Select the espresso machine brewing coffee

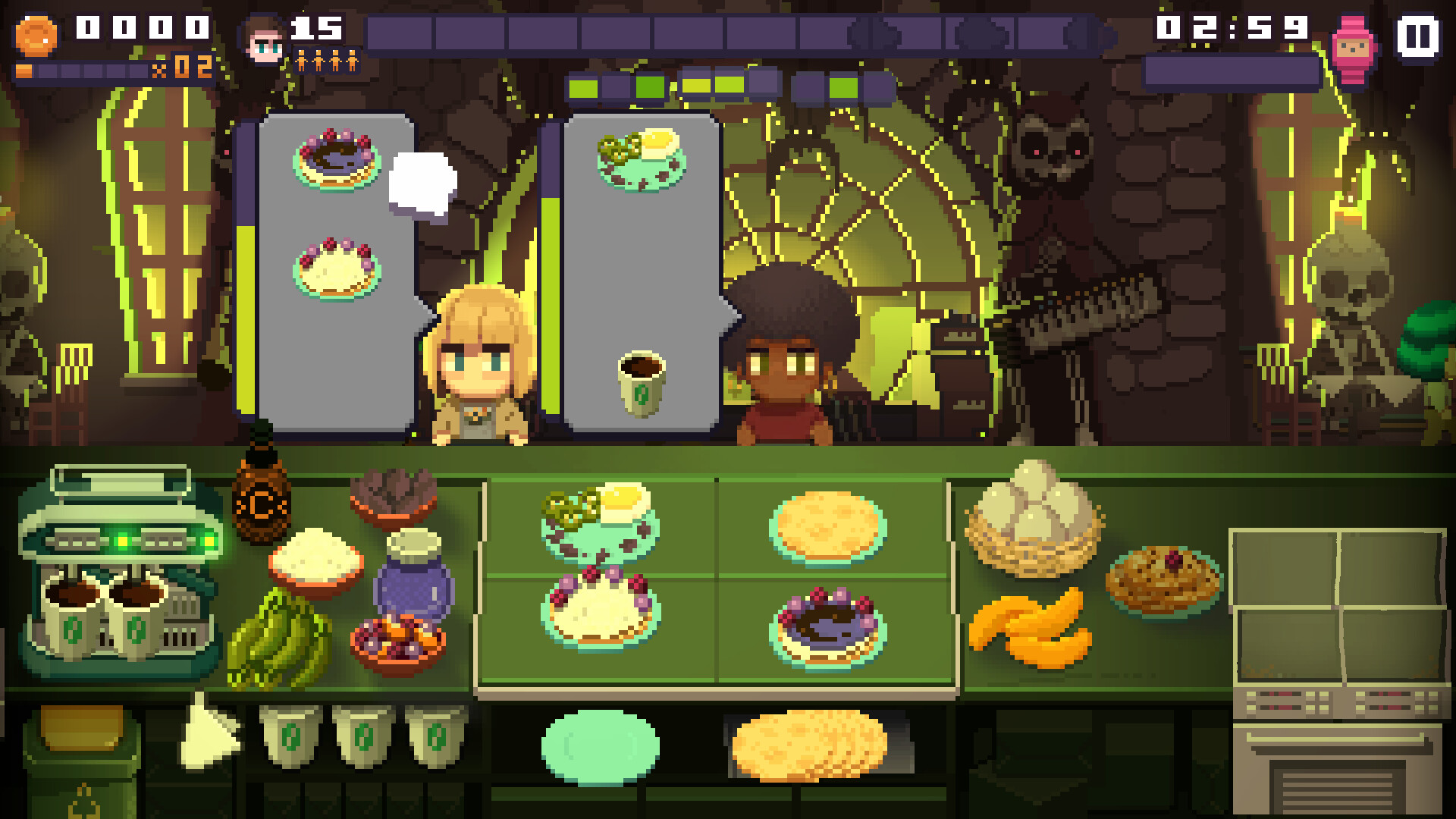pyautogui.click(x=114, y=576)
